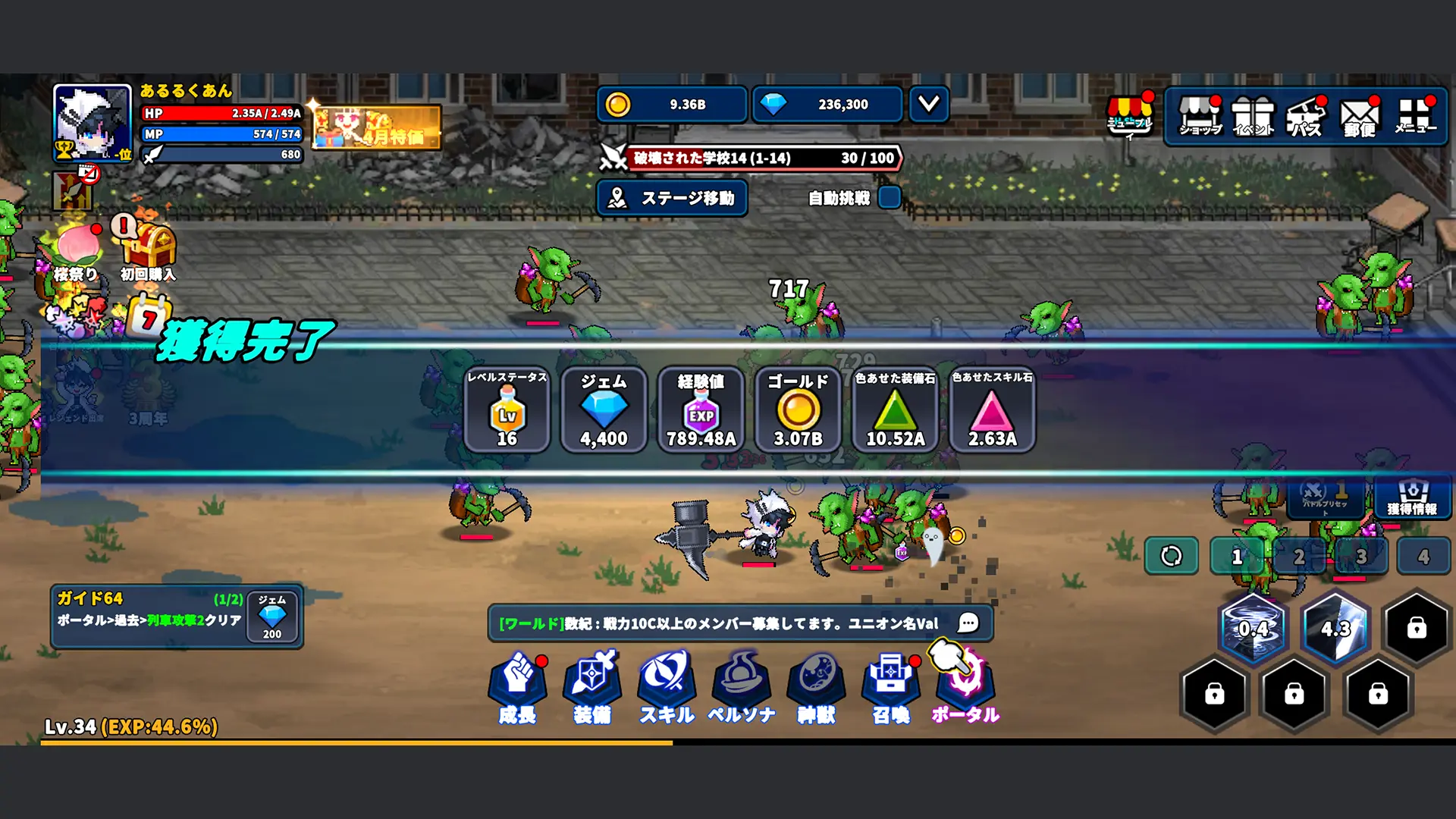This screenshot has width=1456, height=819.
Task: Open the 成長 growth menu
Action: [x=517, y=687]
